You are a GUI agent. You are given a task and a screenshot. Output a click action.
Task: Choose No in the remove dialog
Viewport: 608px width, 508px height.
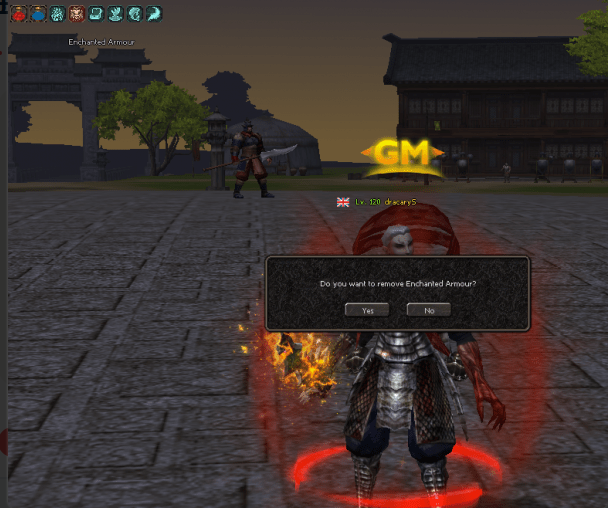click(429, 310)
